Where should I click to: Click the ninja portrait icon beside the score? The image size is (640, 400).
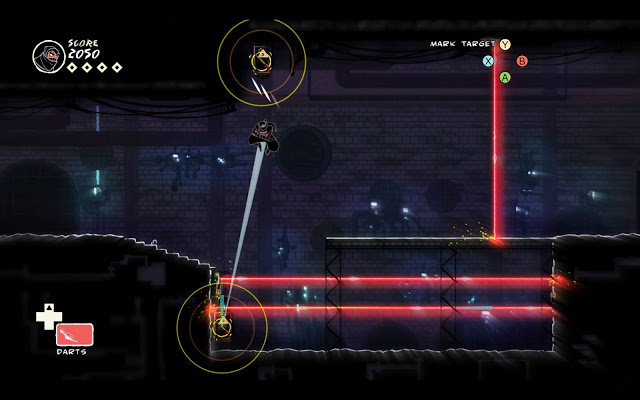point(47,54)
